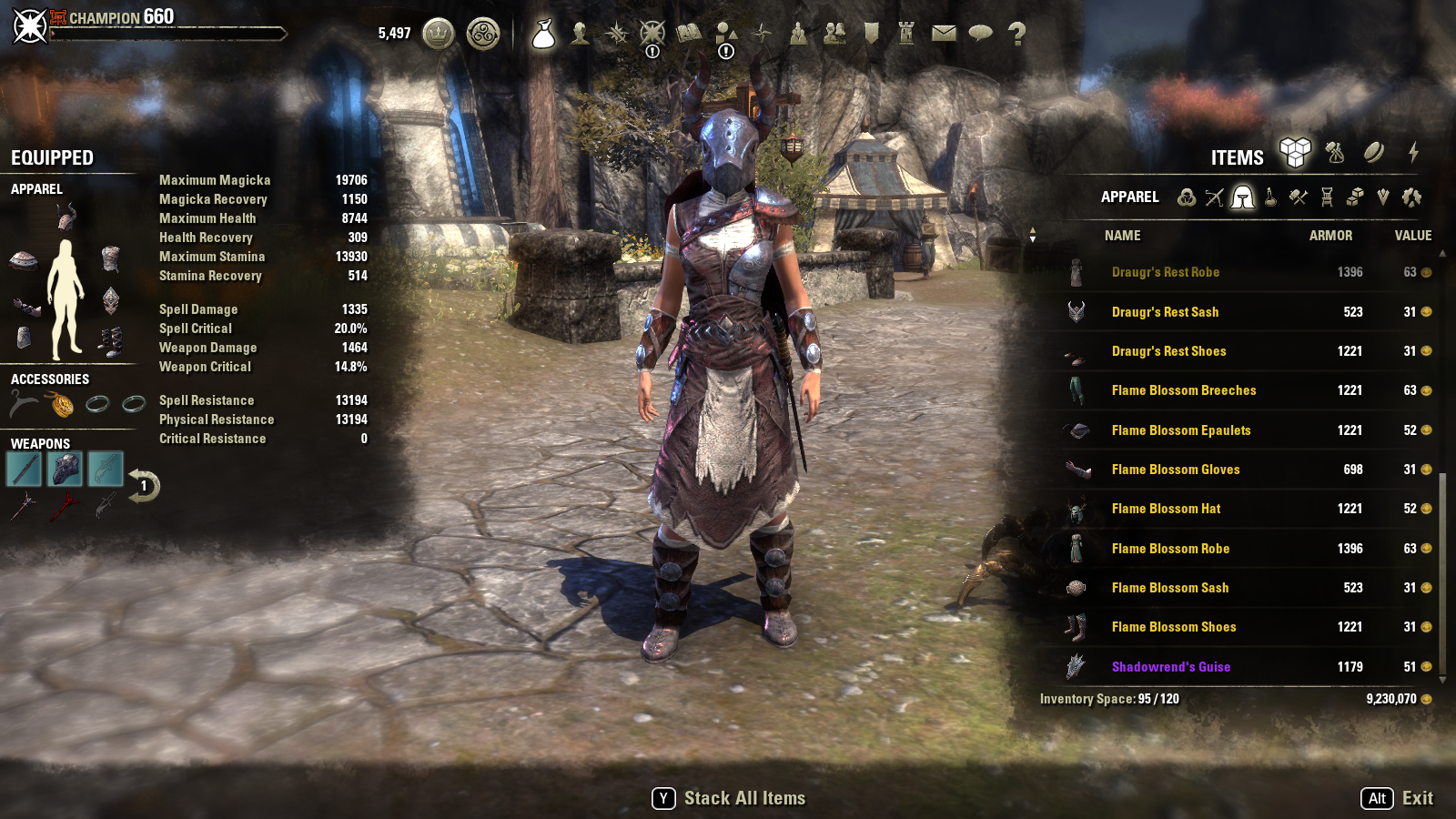Open the currency coin tab
The width and height of the screenshot is (1456, 819).
[x=1374, y=153]
